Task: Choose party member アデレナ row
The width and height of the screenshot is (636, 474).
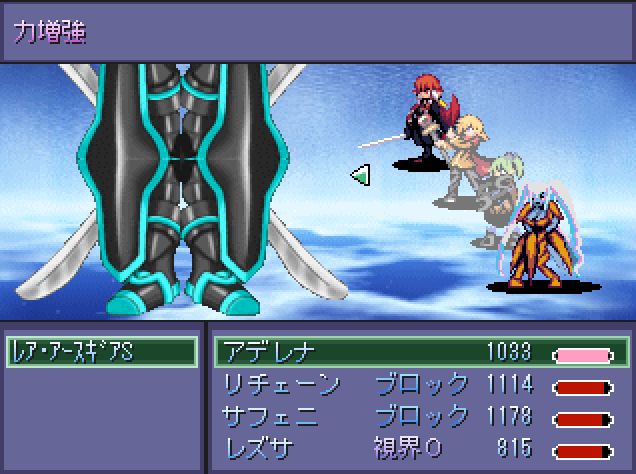Action: tap(420, 352)
